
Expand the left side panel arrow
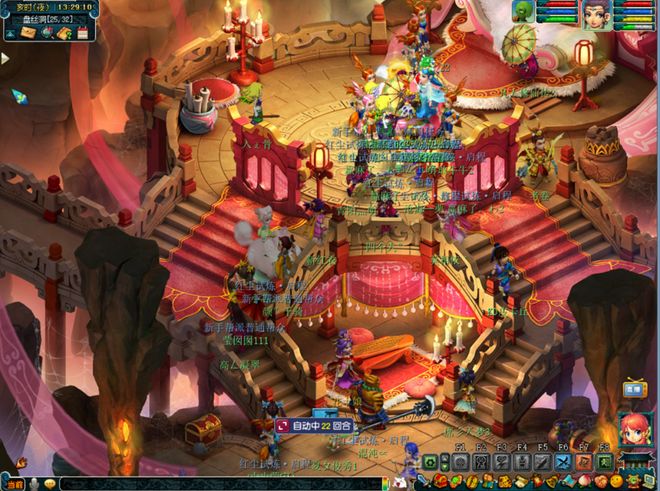click(x=5, y=58)
